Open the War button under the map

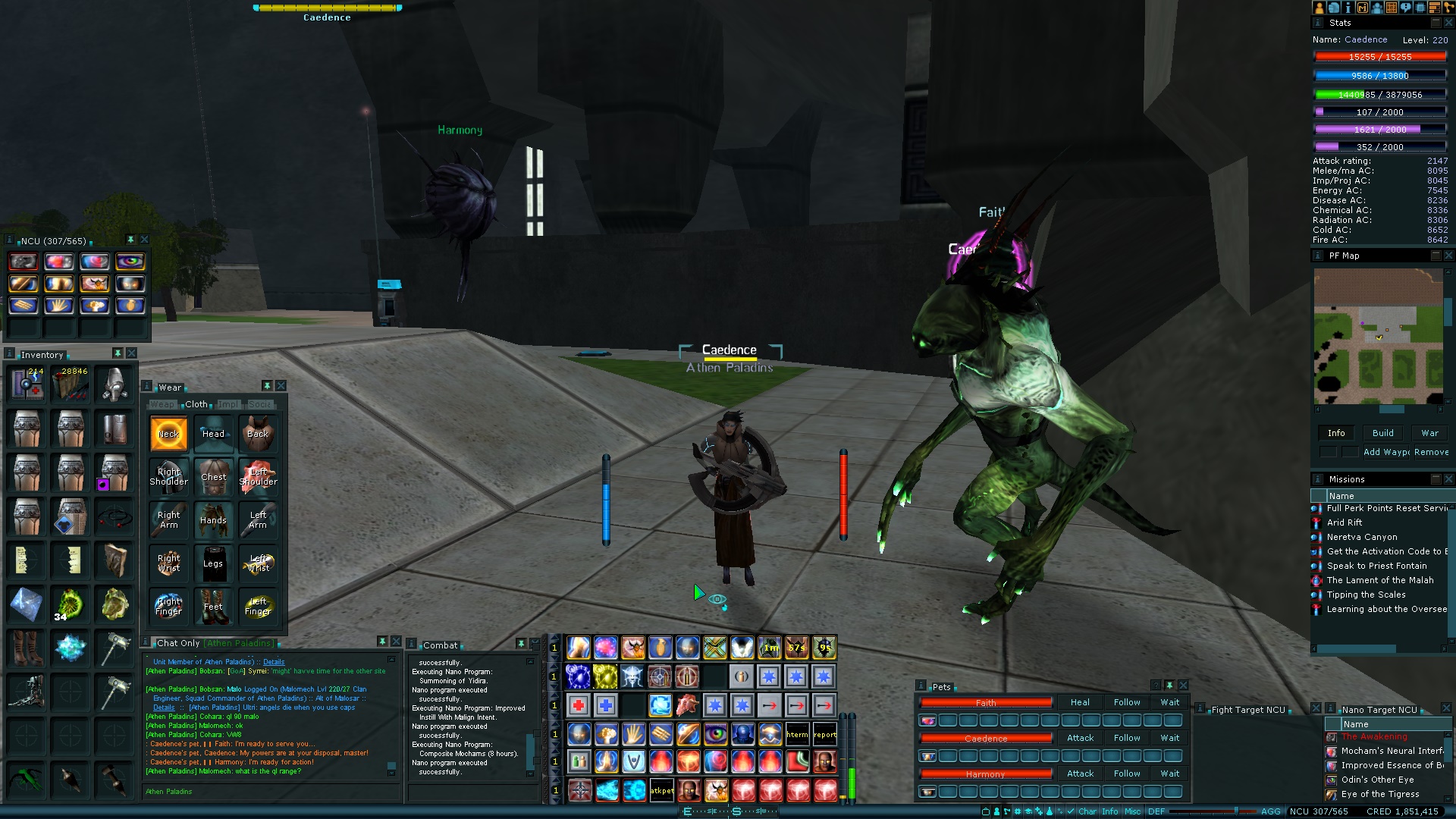click(1429, 433)
